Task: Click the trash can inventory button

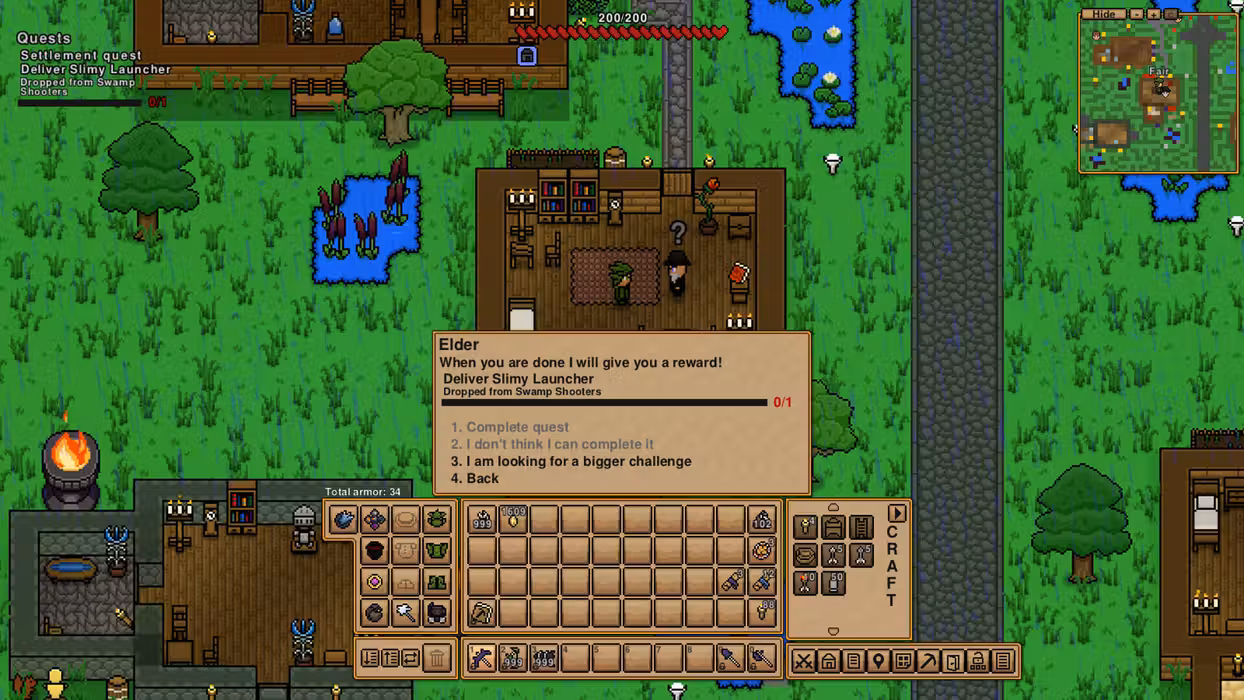Action: [437, 658]
